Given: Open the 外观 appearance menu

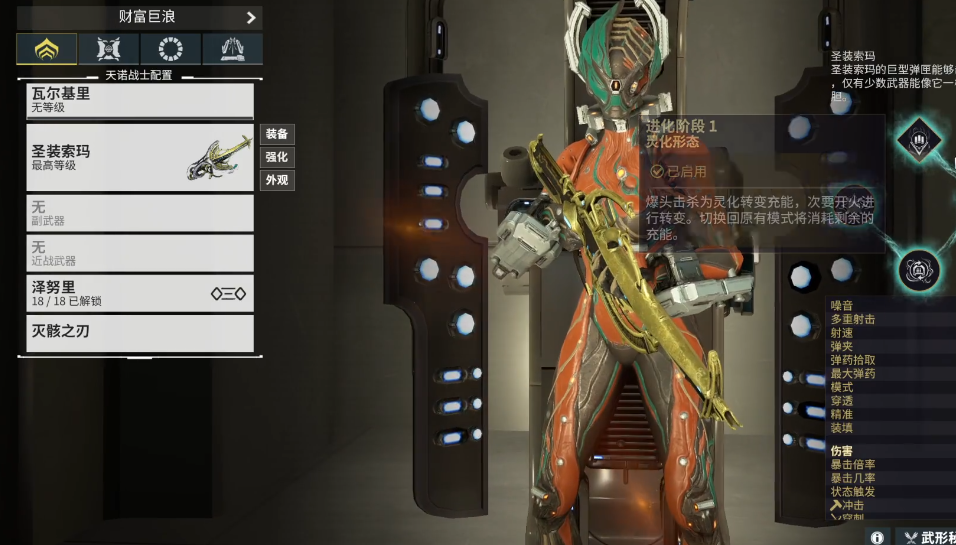Looking at the screenshot, I should point(277,180).
